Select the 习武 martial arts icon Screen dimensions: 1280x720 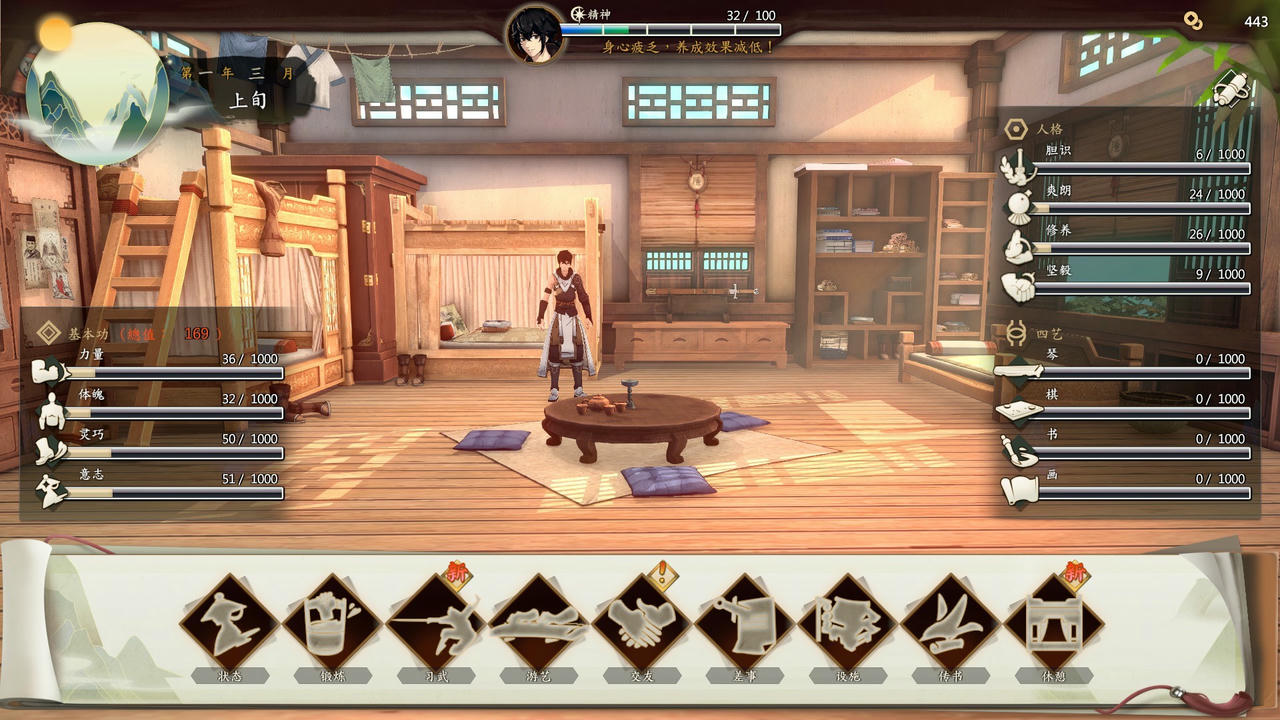(437, 620)
